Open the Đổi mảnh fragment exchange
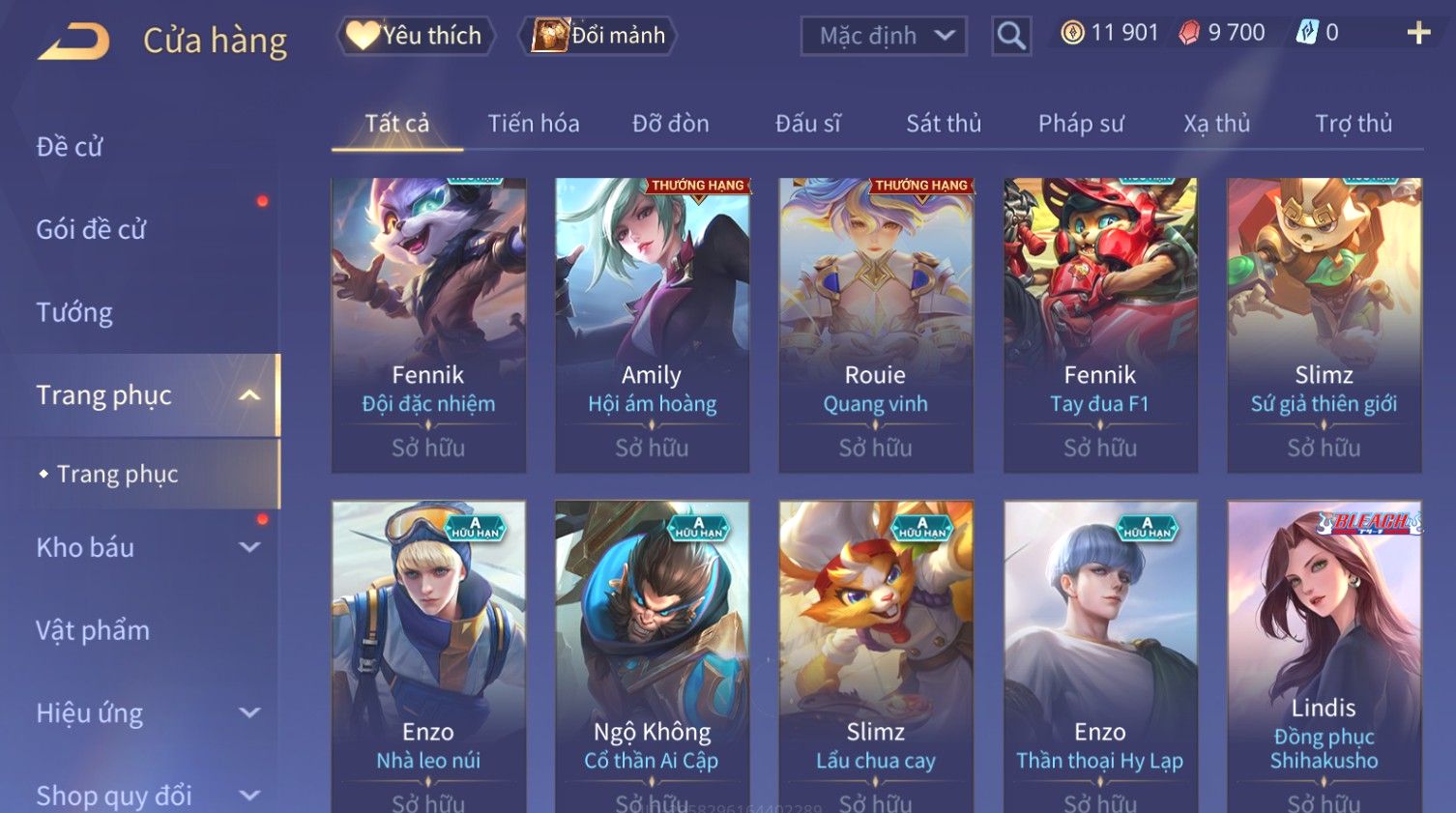The image size is (1456, 813). [x=599, y=36]
